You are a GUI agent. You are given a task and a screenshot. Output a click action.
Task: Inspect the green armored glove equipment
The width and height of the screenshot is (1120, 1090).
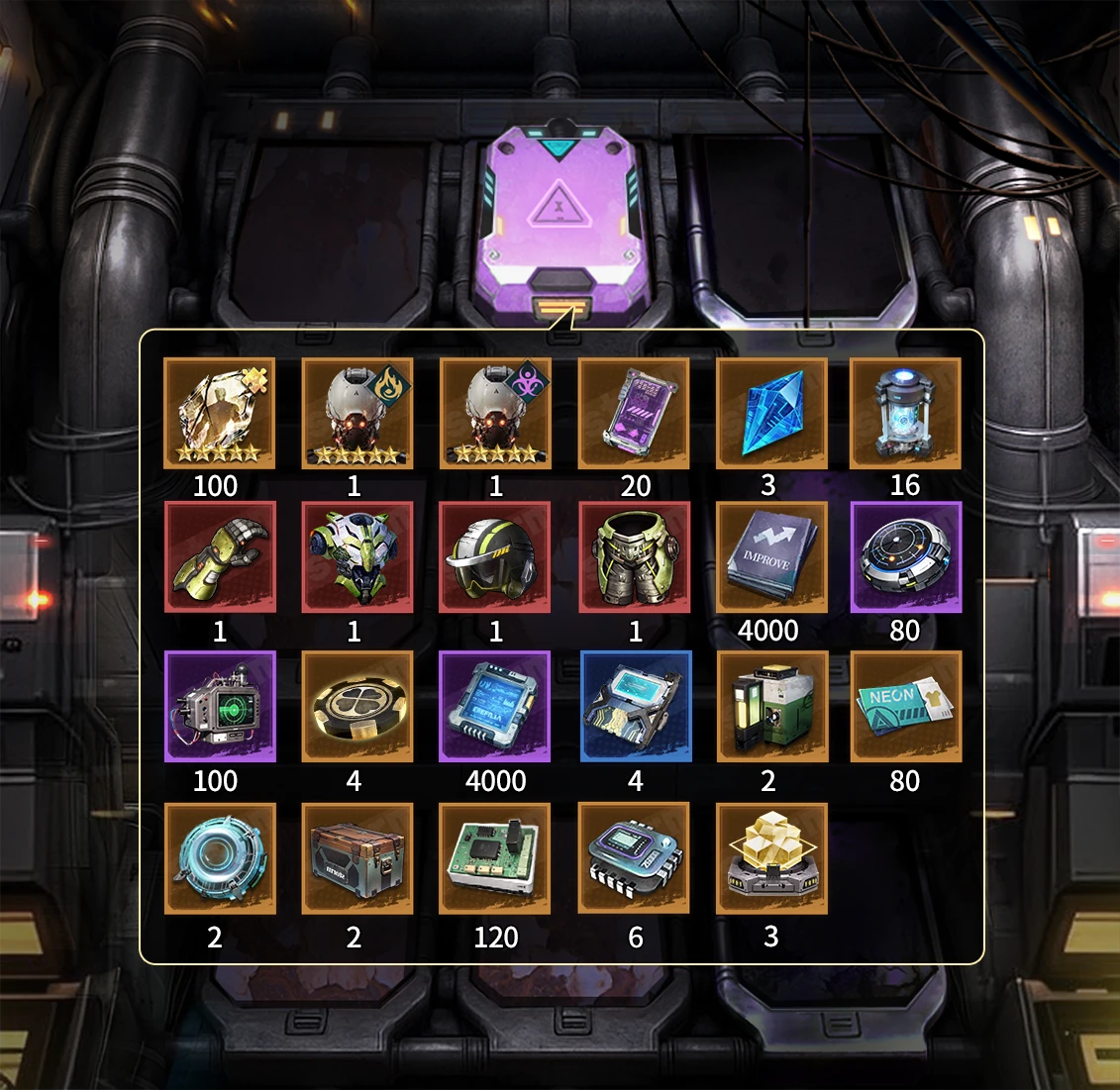pyautogui.click(x=220, y=557)
